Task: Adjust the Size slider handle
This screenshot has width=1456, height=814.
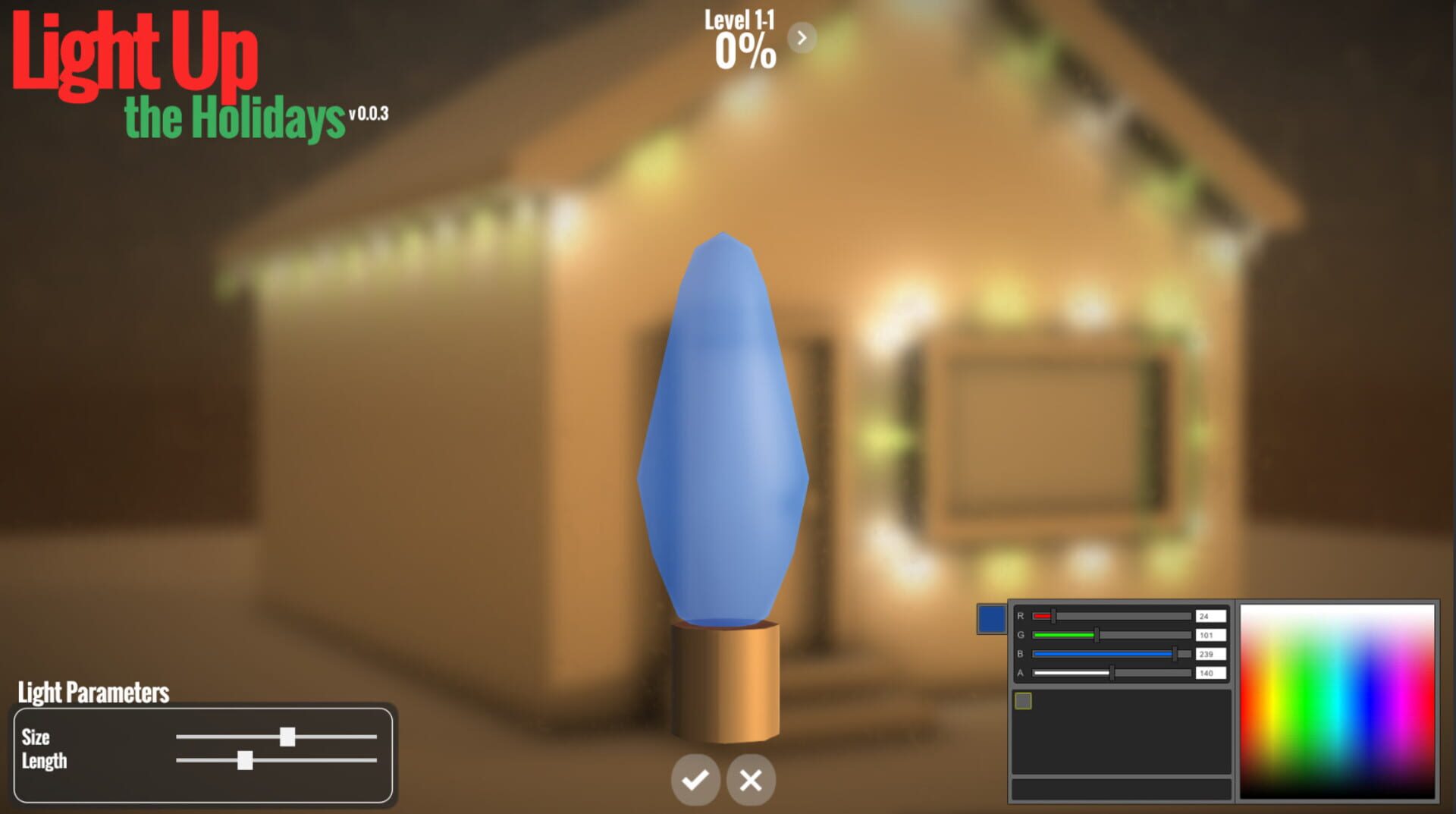Action: pyautogui.click(x=289, y=737)
